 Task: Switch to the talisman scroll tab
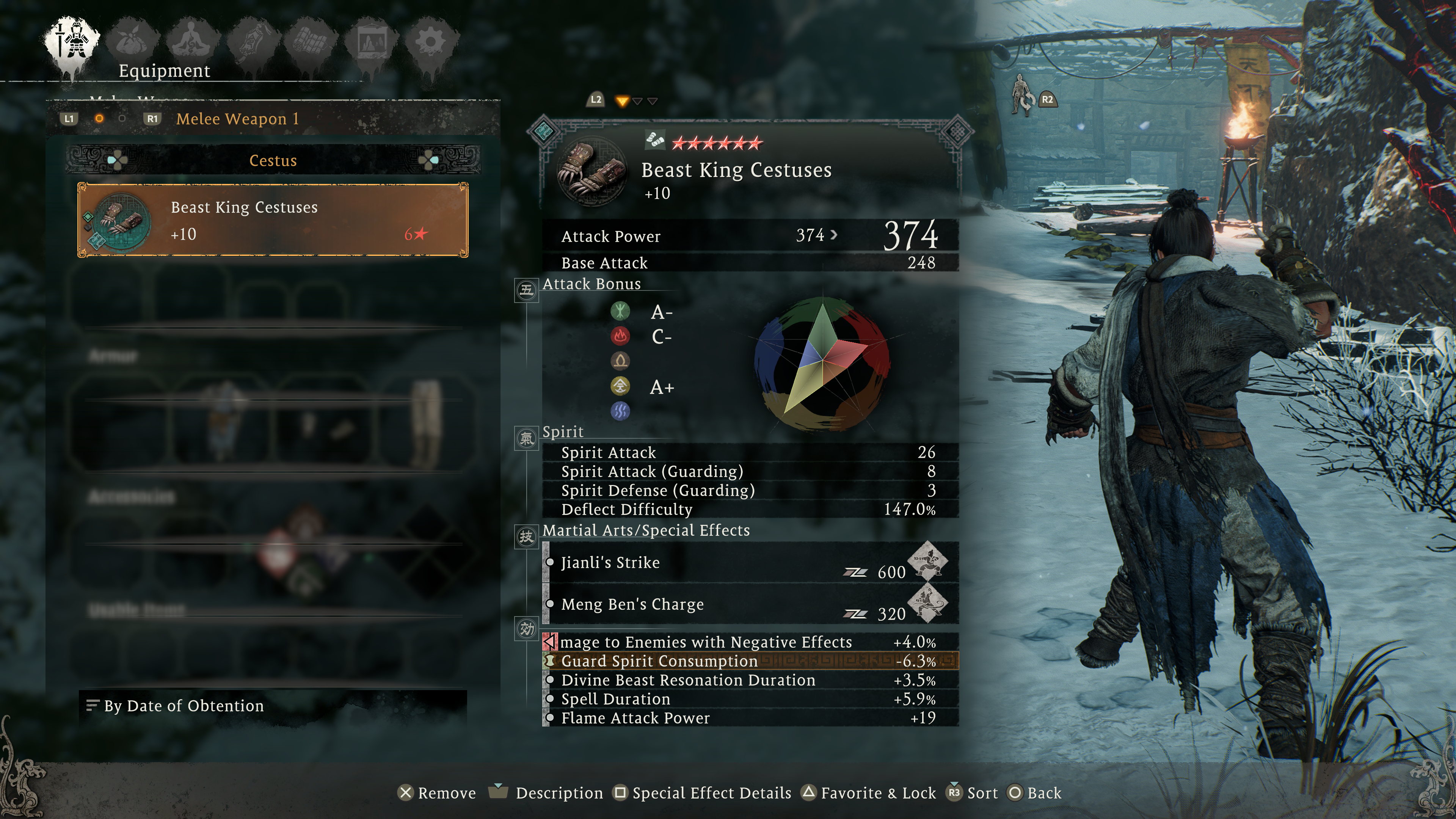(253, 41)
